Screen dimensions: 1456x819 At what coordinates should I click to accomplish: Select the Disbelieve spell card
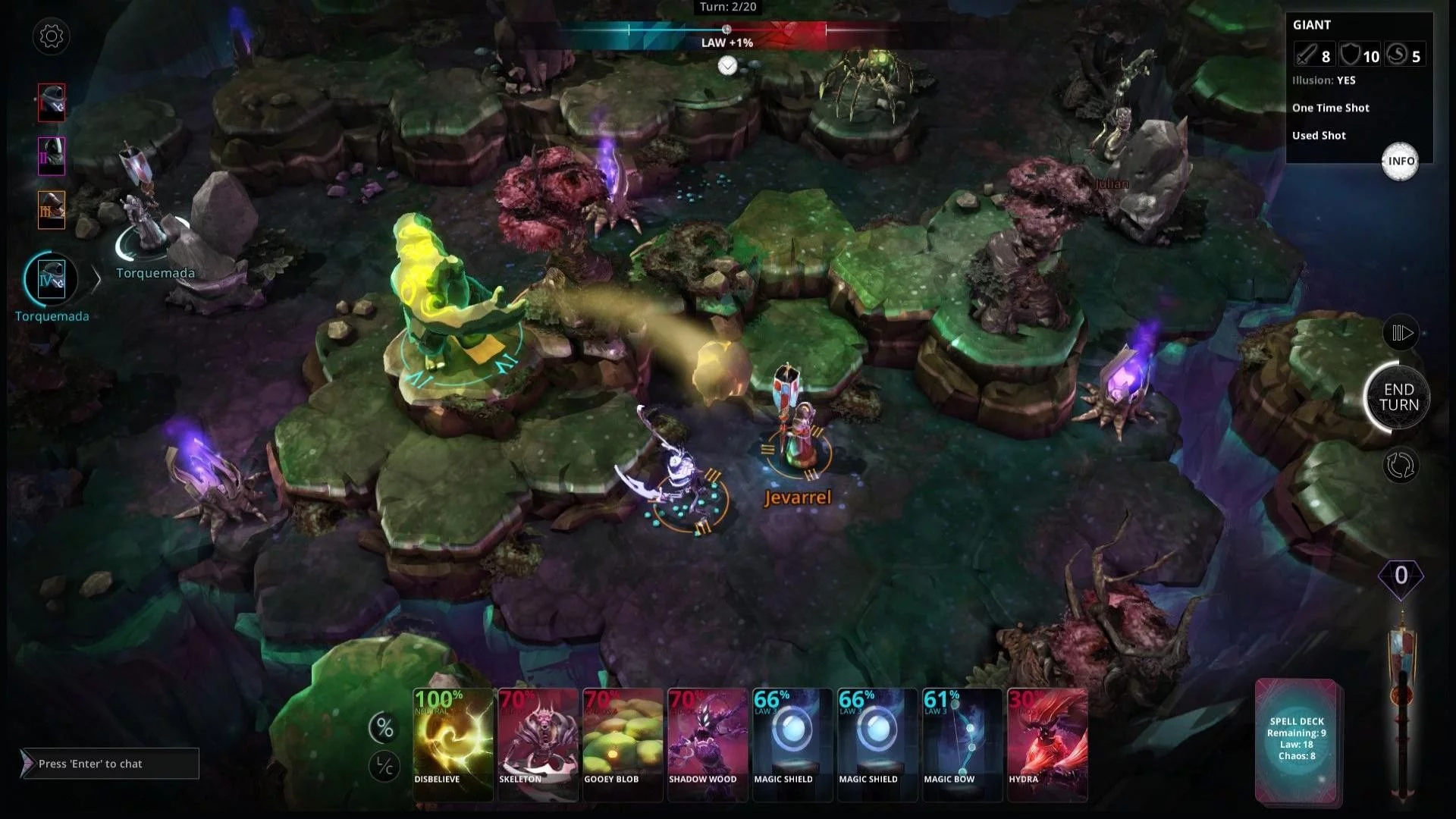point(453,743)
